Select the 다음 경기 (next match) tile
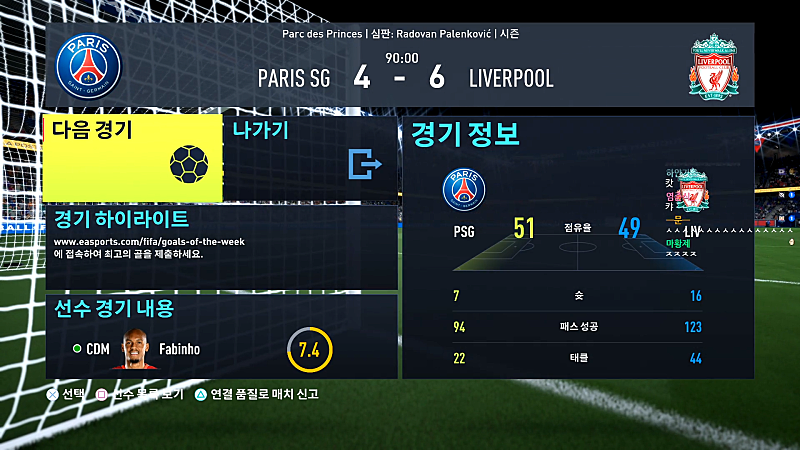The width and height of the screenshot is (800, 450). tap(132, 157)
